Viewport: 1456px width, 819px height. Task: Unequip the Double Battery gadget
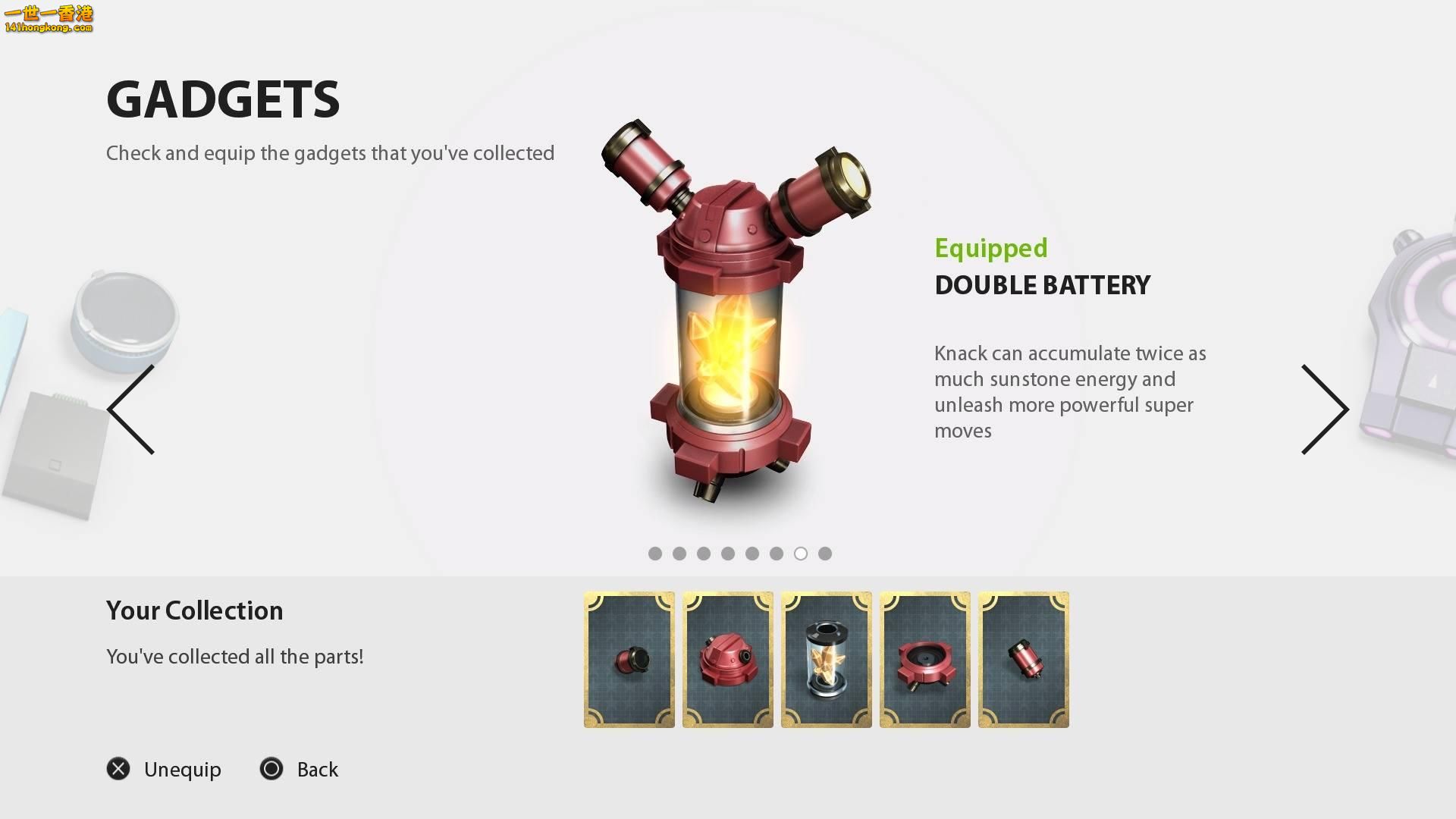(x=164, y=769)
